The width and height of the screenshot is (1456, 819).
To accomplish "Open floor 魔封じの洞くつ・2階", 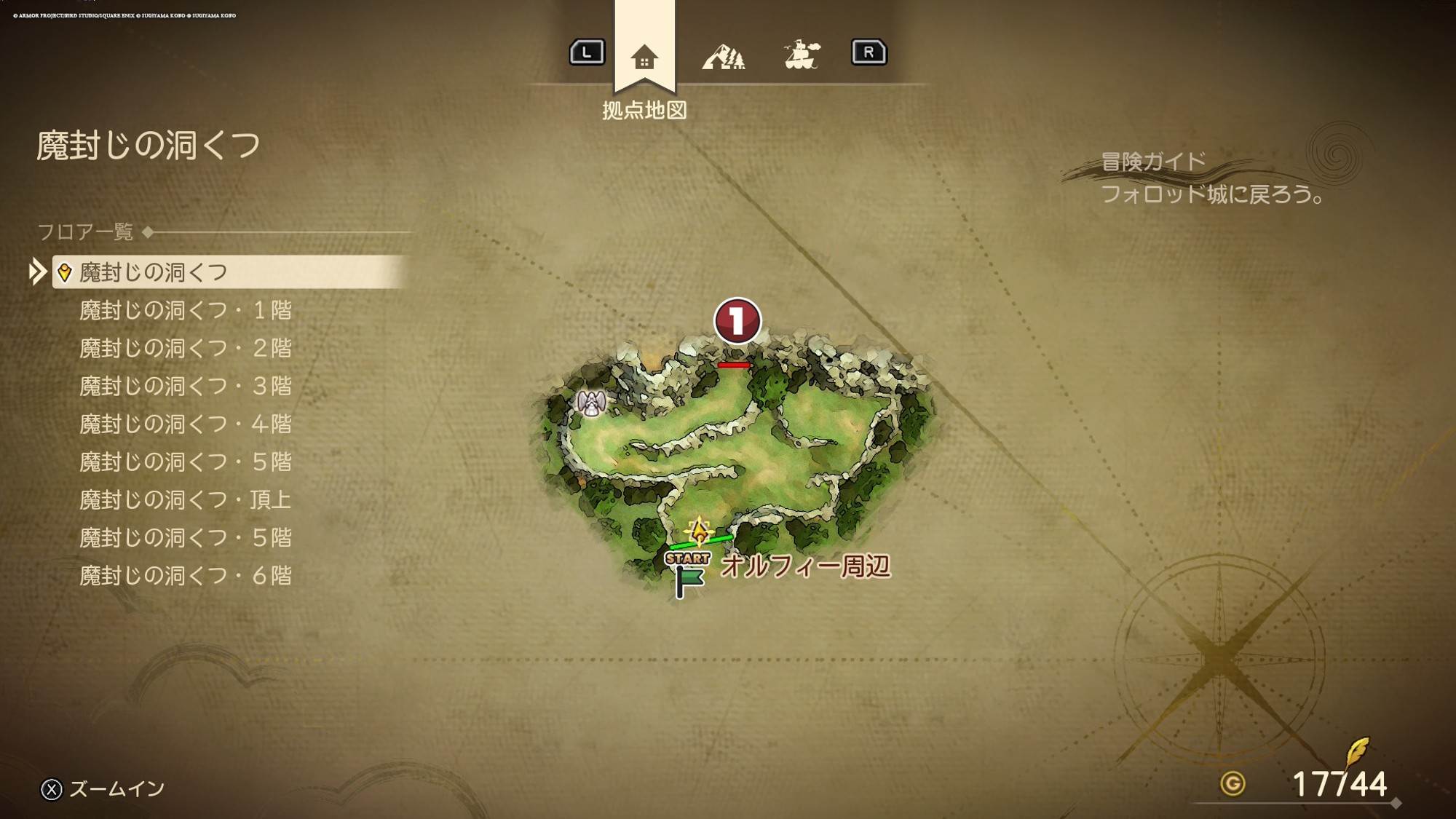I will [185, 349].
